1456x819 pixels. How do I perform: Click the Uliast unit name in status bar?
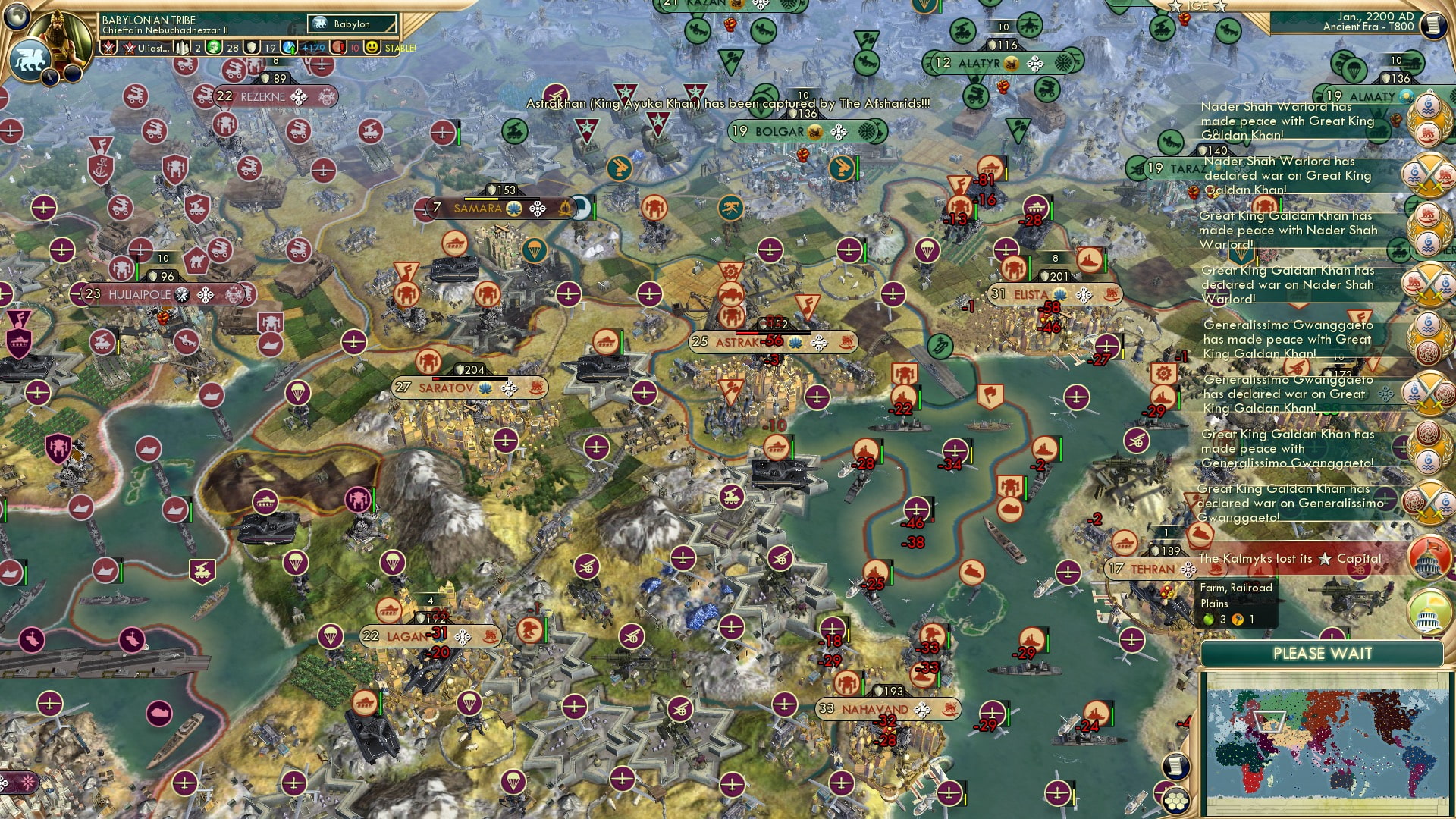click(152, 48)
